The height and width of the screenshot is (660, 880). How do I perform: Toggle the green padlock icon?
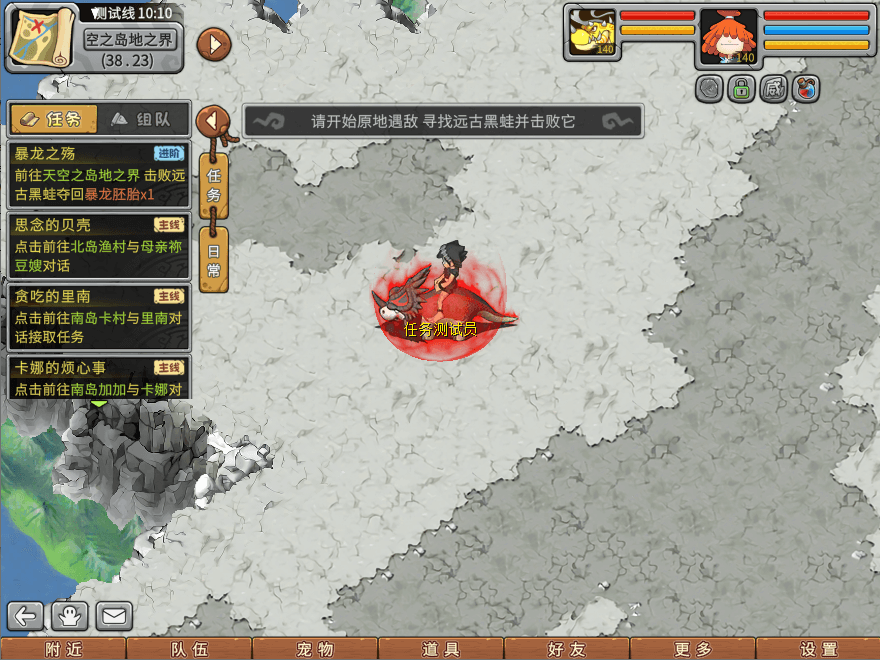[x=741, y=89]
